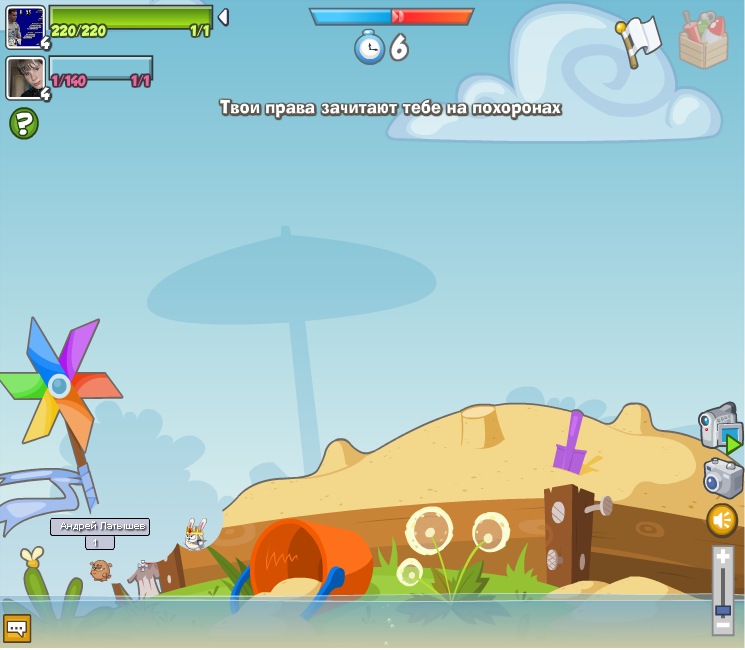Click the zoom slider's minus button
The width and height of the screenshot is (745, 650).
[x=723, y=625]
